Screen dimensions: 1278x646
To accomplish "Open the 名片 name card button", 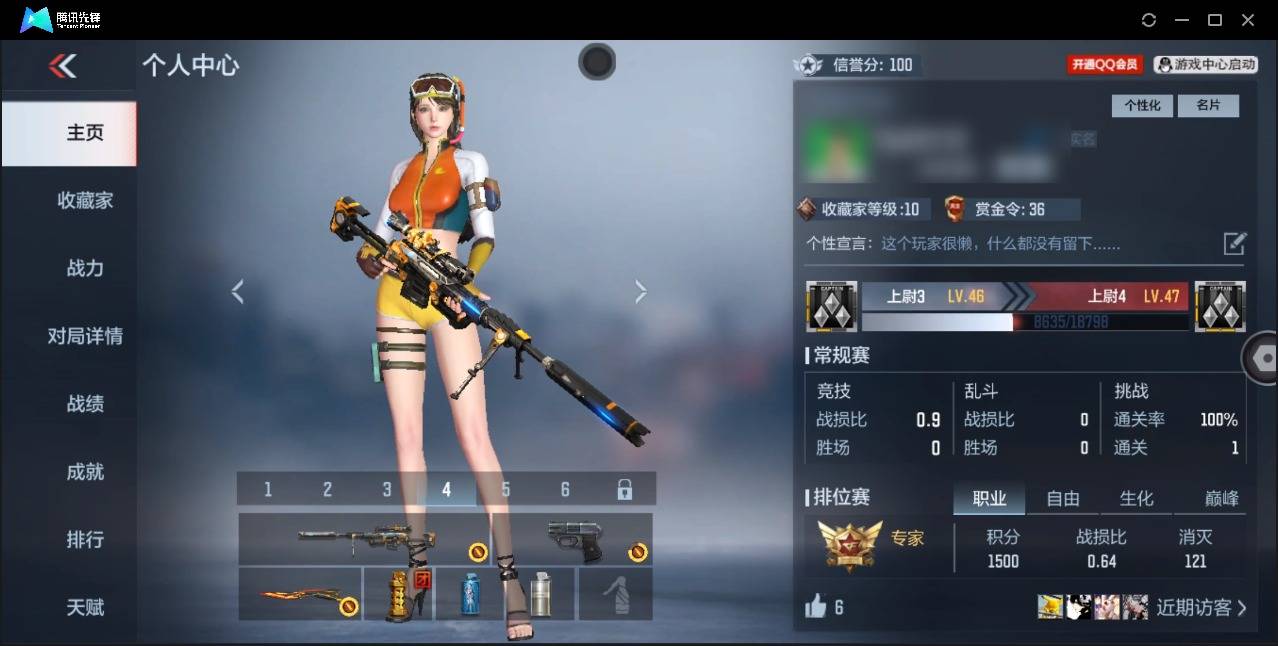I will click(1208, 105).
